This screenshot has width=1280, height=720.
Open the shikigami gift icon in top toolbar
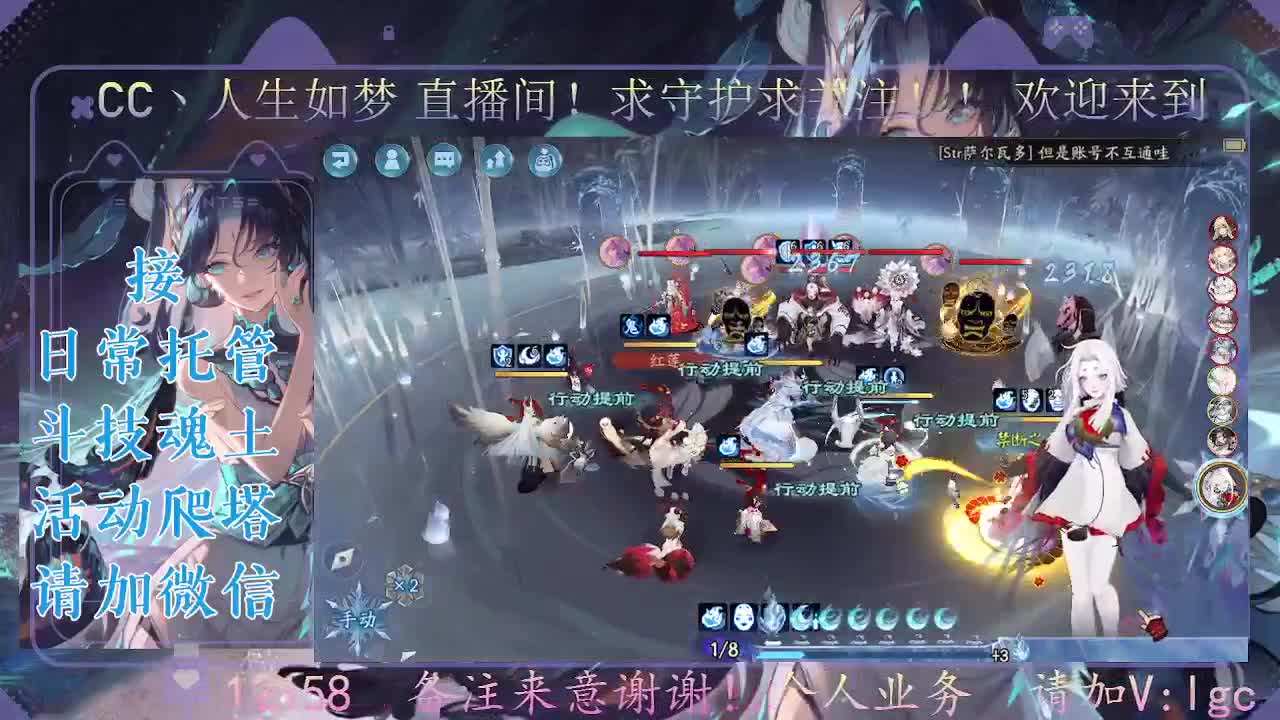click(542, 160)
